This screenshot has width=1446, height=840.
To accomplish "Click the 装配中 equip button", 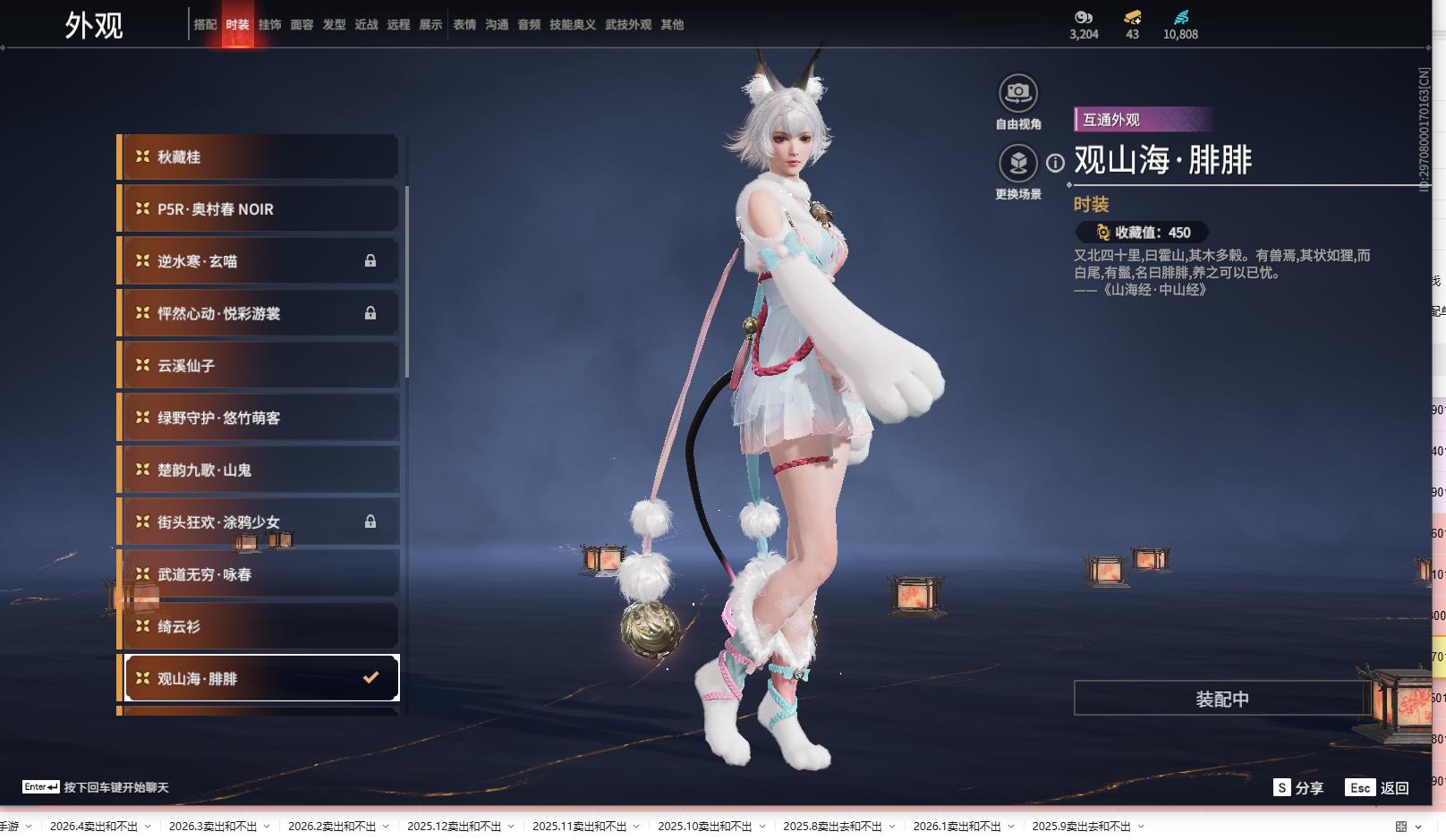I will [x=1221, y=699].
